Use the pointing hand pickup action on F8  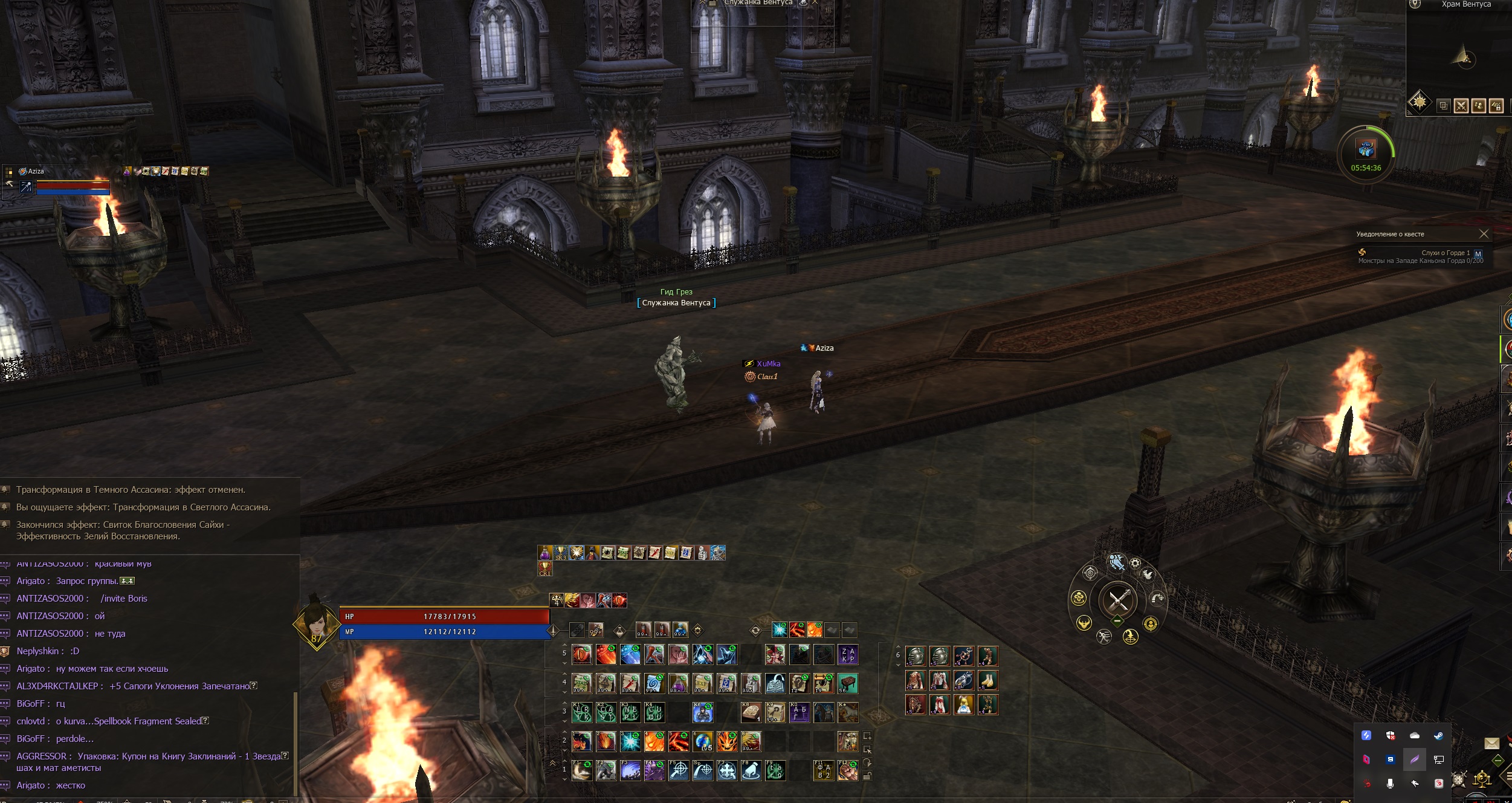pos(751,771)
